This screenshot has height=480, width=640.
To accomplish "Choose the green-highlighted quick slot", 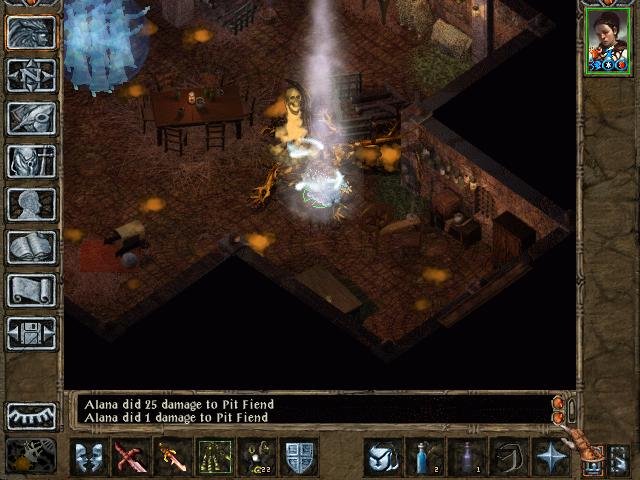I will coord(215,457).
